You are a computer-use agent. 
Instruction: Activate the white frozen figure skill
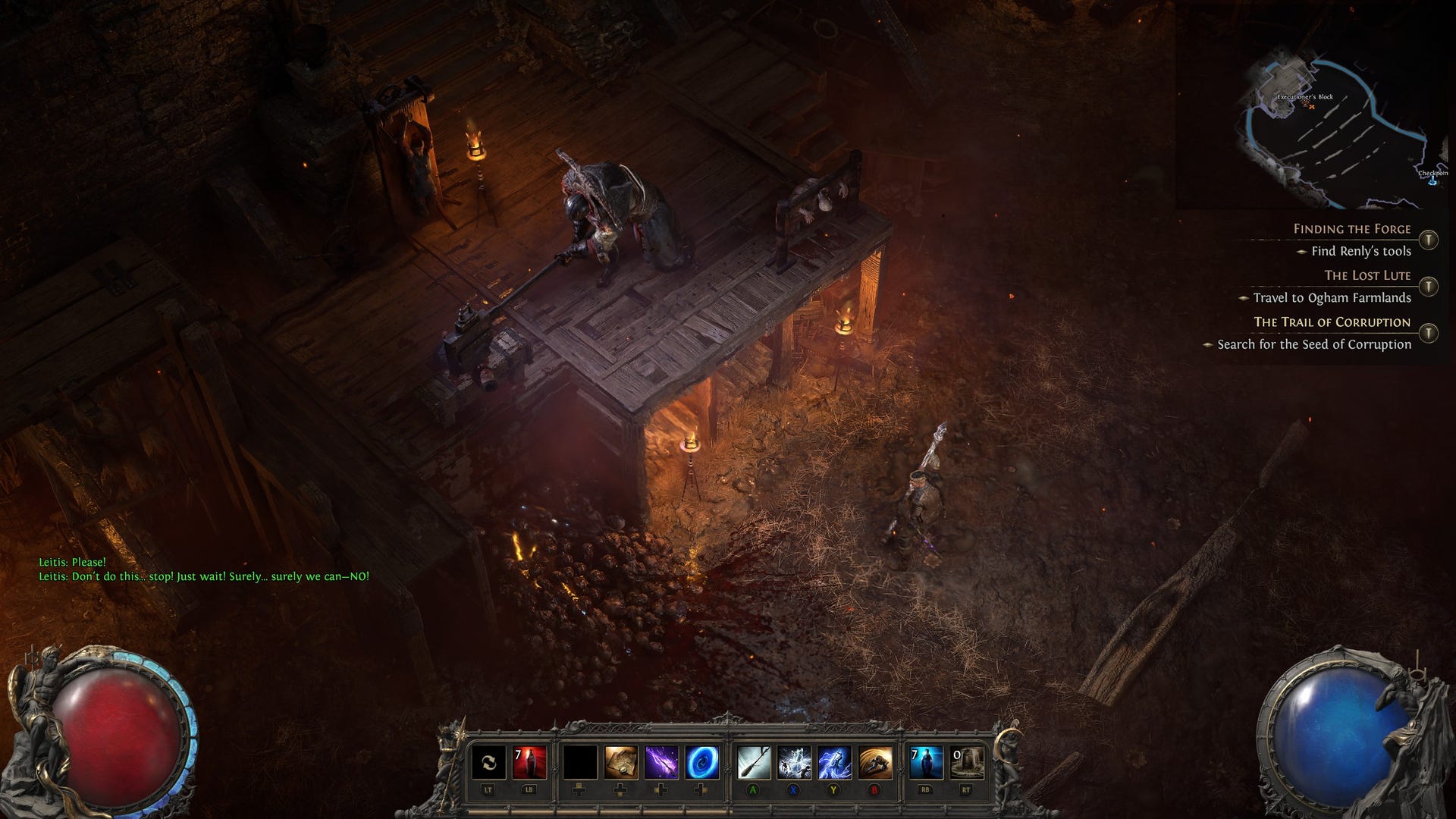pos(794,763)
